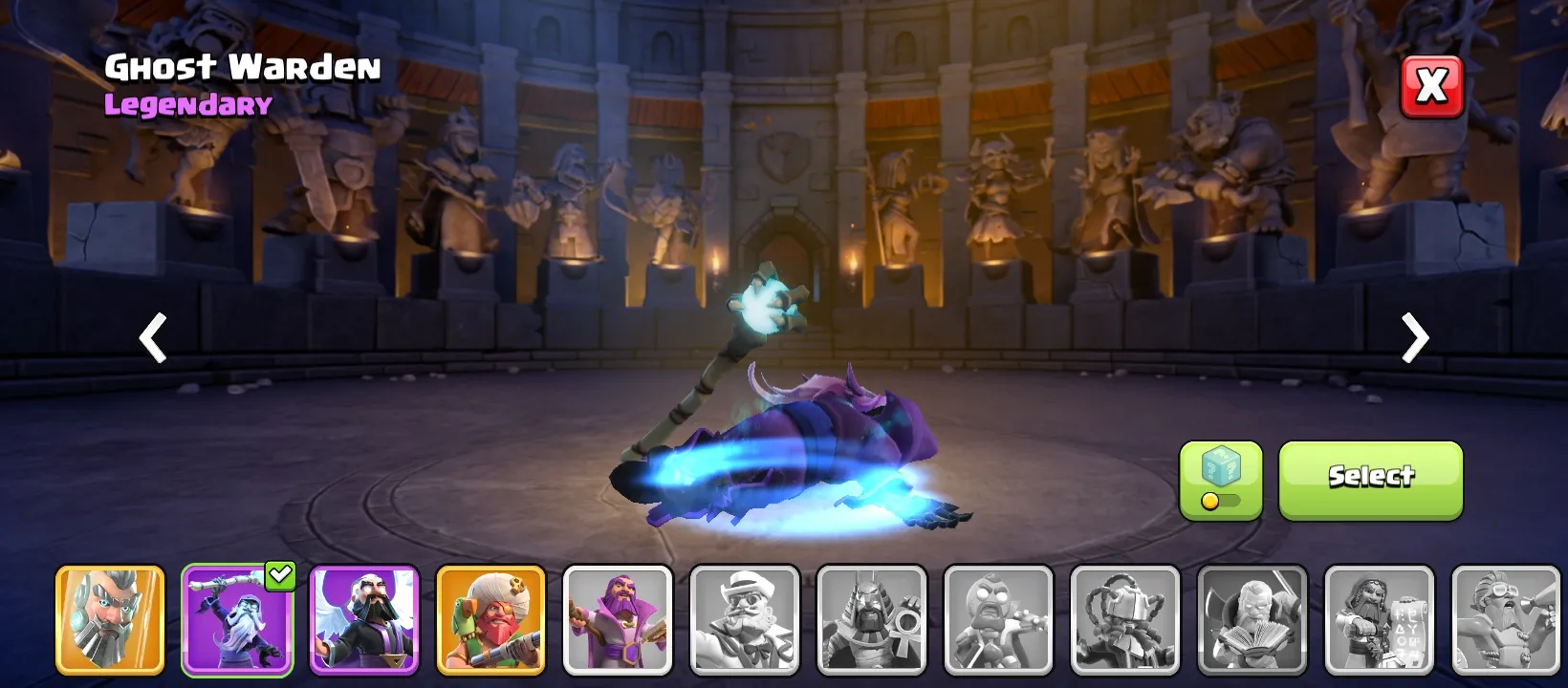This screenshot has height=688, width=1568.
Task: Show the next hero skin via right arrow
Action: [1416, 338]
